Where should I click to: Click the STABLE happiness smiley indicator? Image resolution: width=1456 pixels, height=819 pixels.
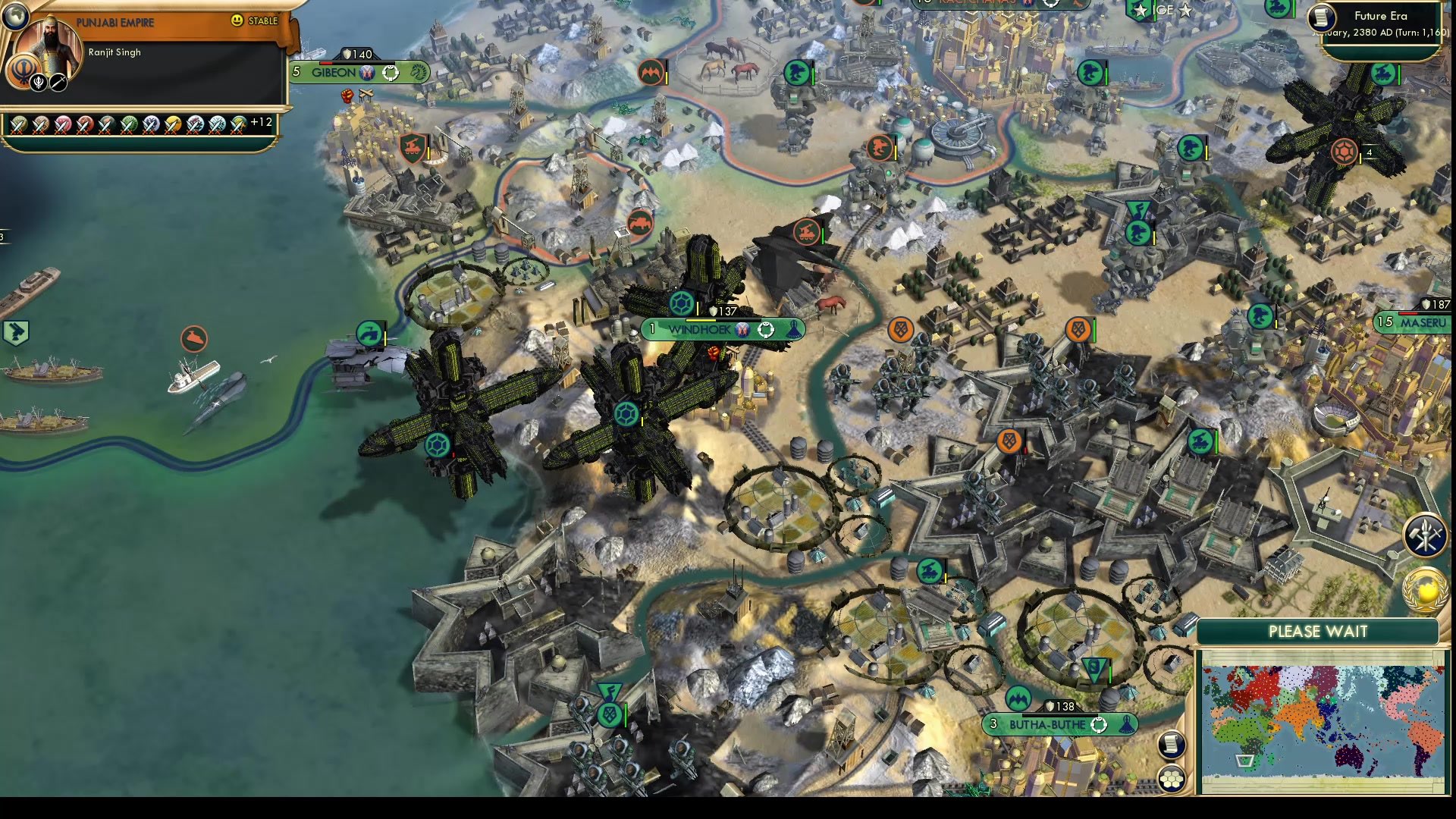tap(237, 20)
